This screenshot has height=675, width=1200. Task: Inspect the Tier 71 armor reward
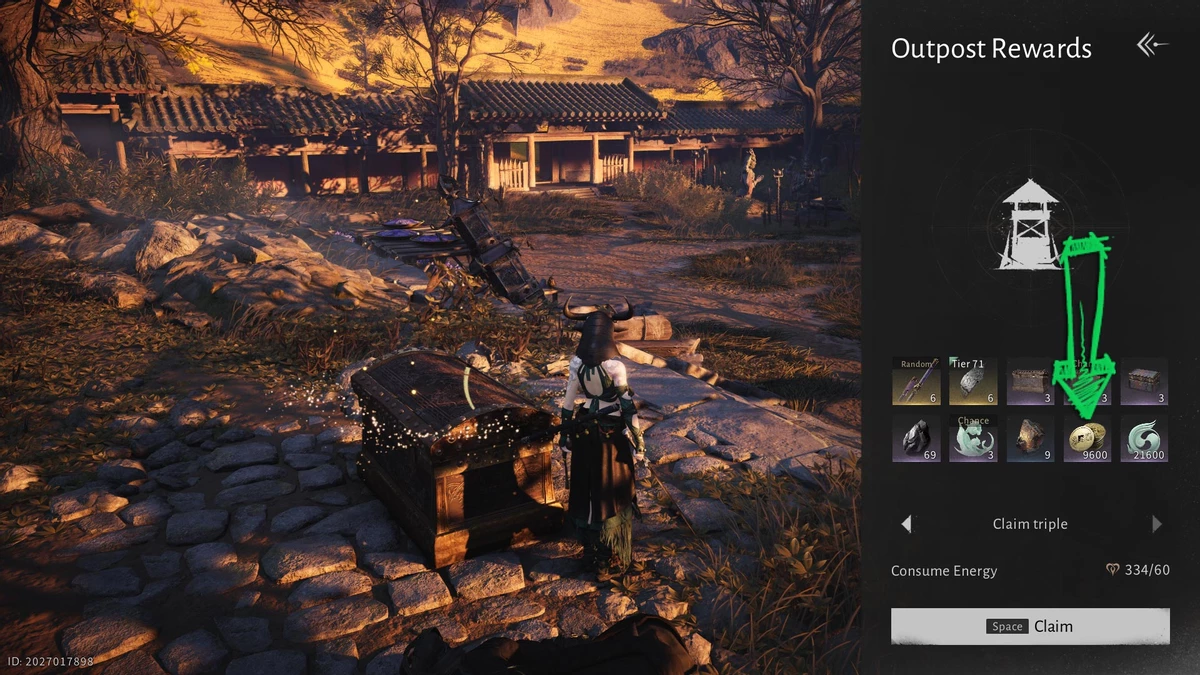[x=973, y=381]
